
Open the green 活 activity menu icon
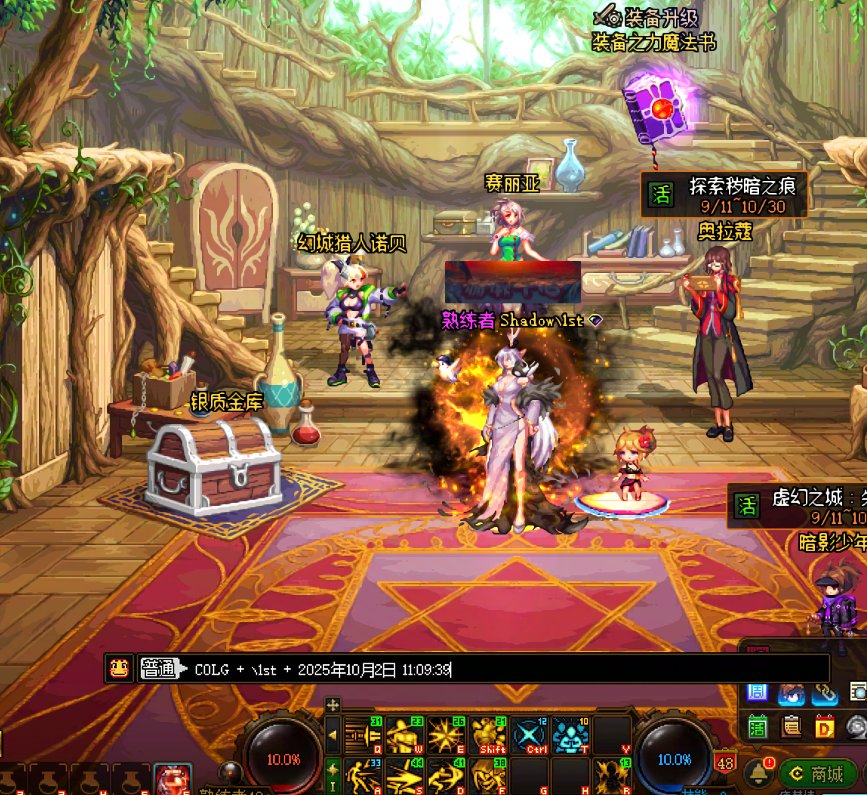[758, 725]
